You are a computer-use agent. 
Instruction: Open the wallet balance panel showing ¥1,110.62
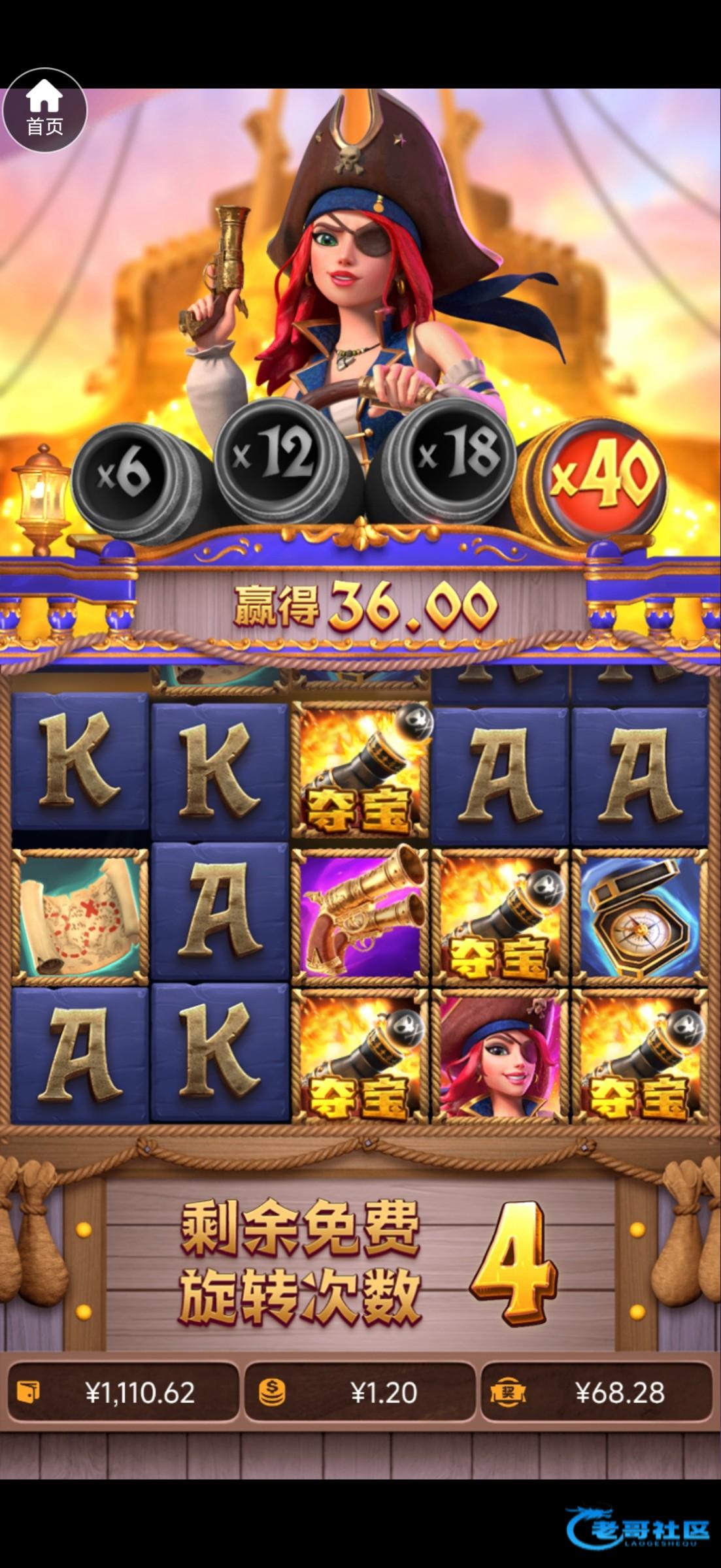(x=123, y=1393)
